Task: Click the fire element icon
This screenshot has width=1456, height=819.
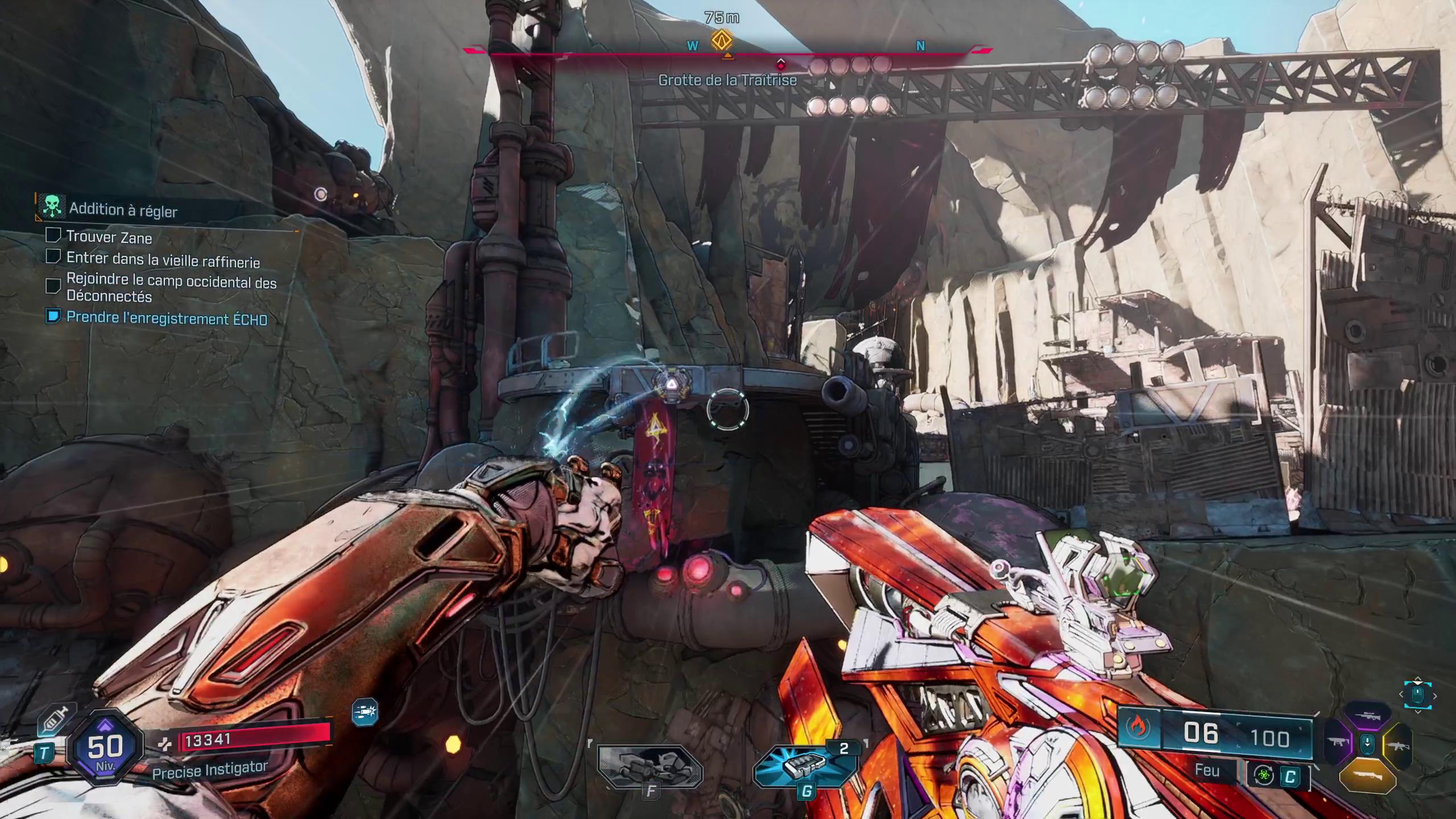Action: 1138,728
